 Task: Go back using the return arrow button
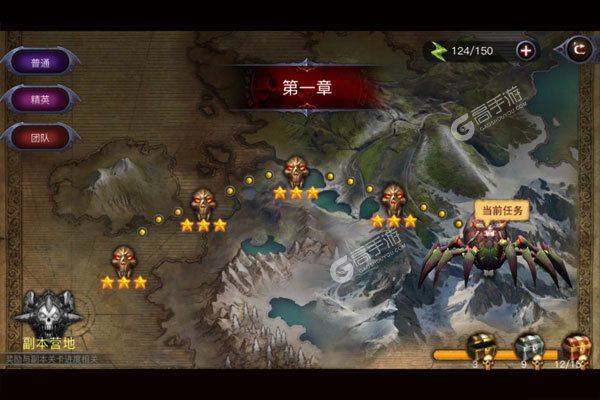tap(578, 47)
